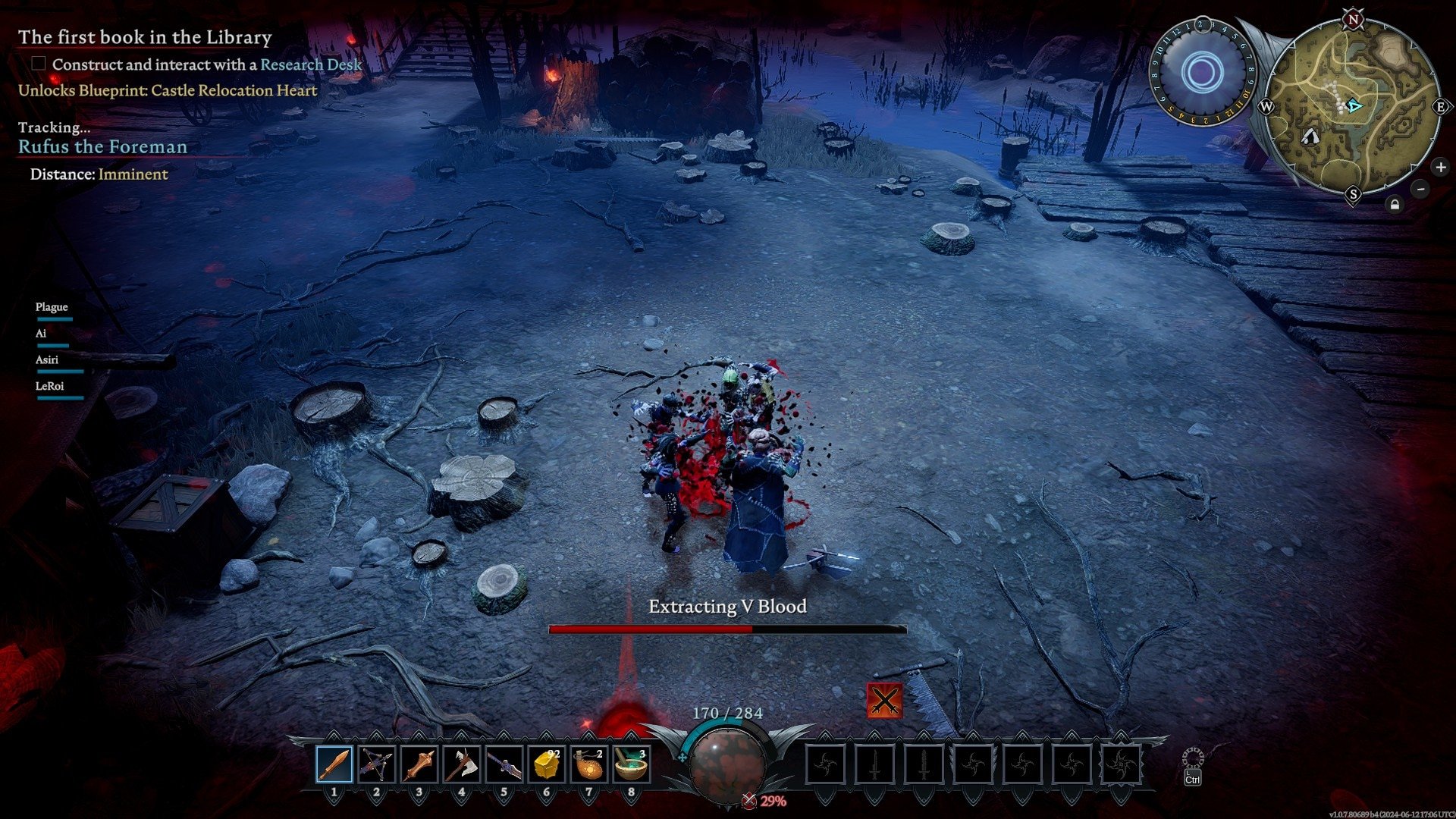Pick the yellow ore stack in slot 6
This screenshot has width=1456, height=819.
point(547,764)
